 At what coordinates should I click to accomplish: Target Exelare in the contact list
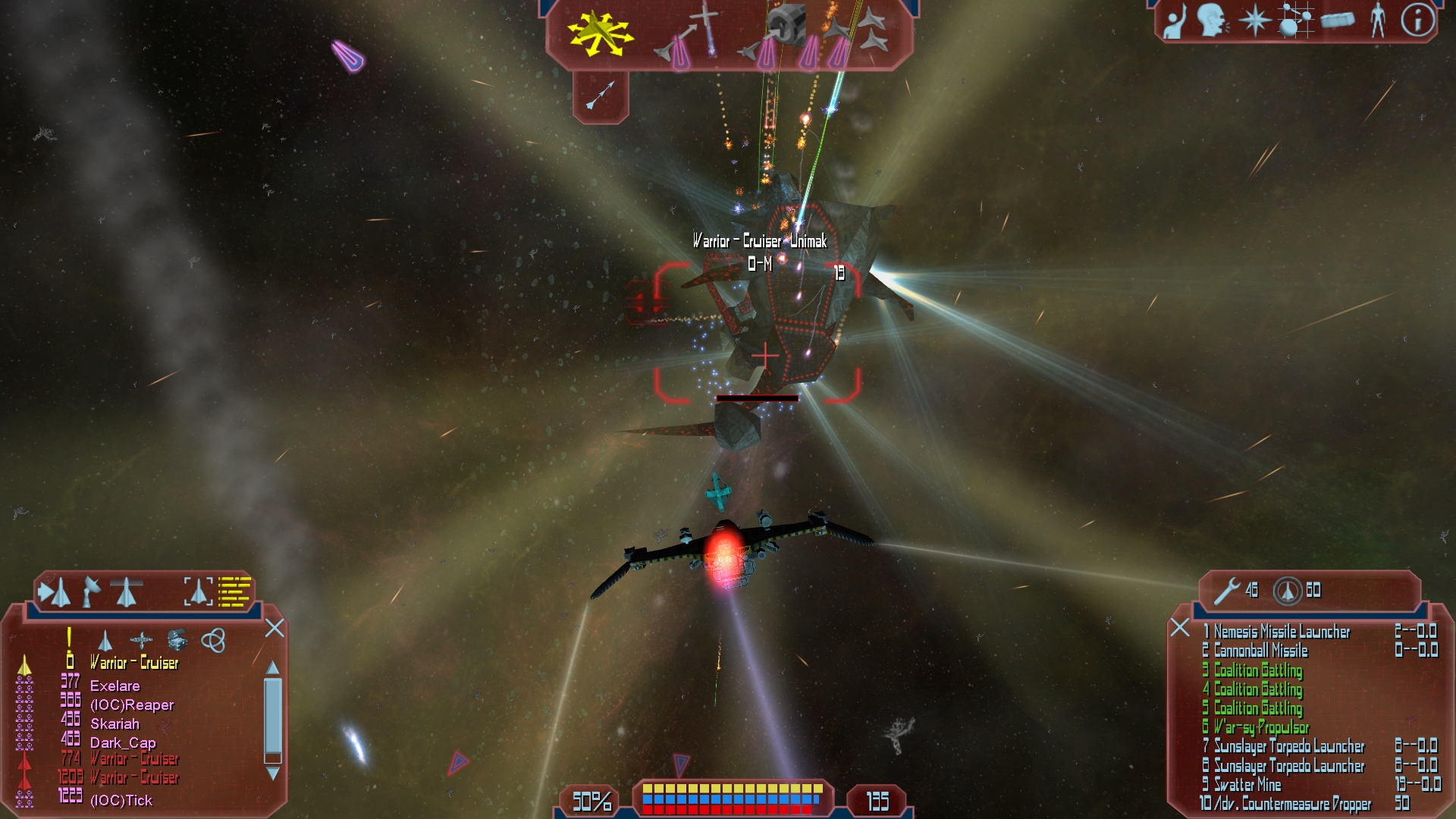coord(115,686)
